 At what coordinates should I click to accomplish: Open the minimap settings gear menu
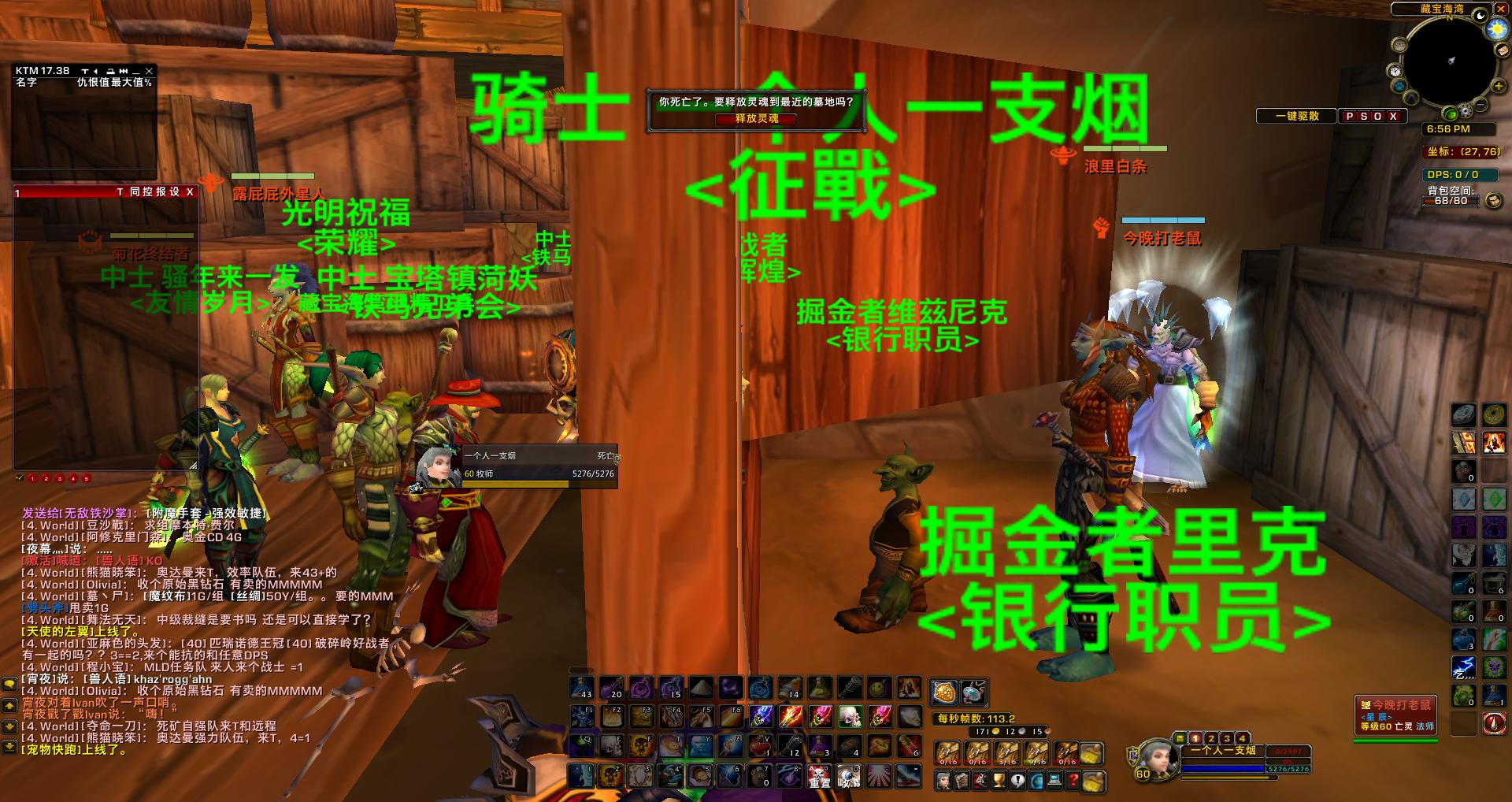1464,111
